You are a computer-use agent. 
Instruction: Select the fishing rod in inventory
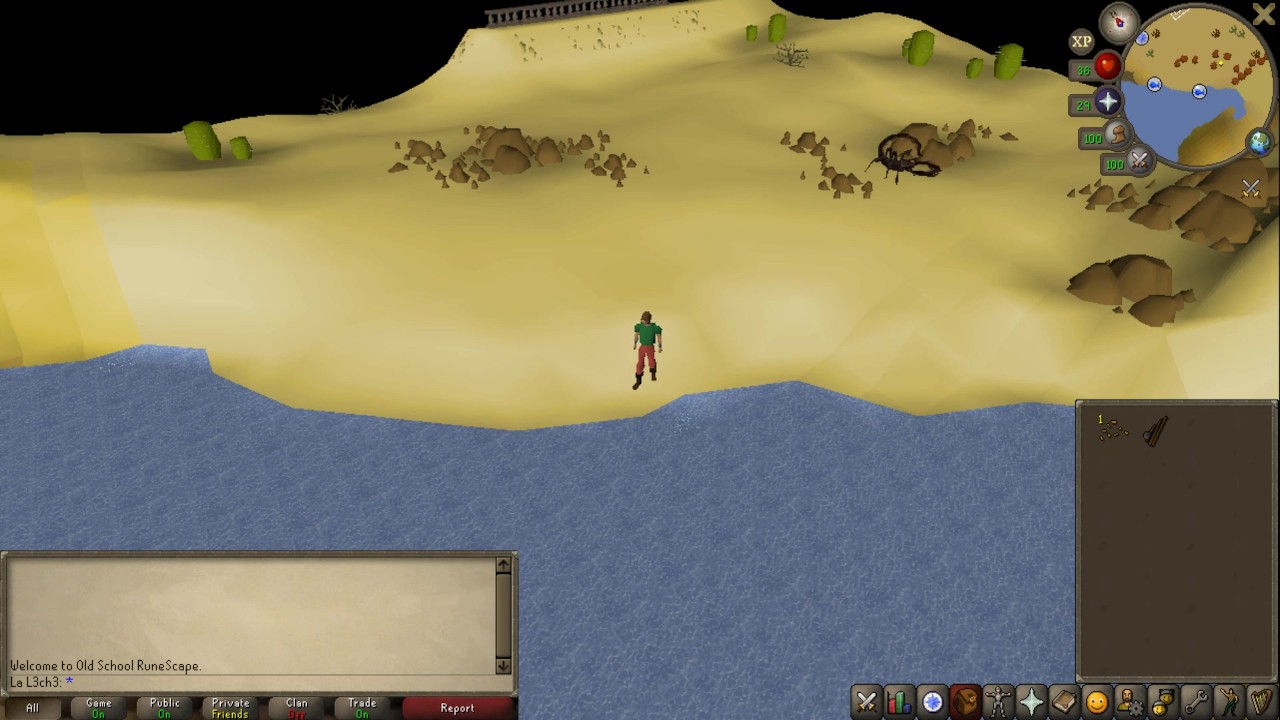1155,432
